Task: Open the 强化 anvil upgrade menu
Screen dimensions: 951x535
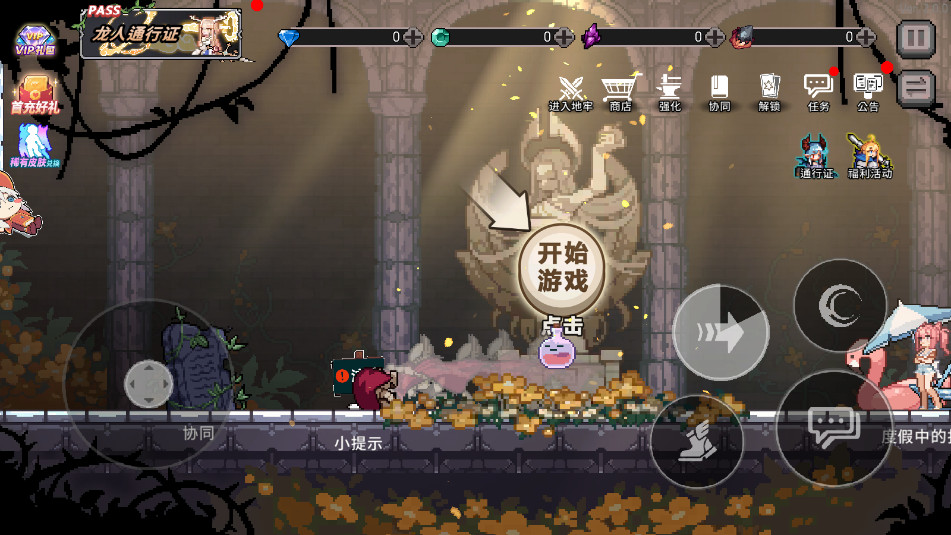Action: click(669, 91)
